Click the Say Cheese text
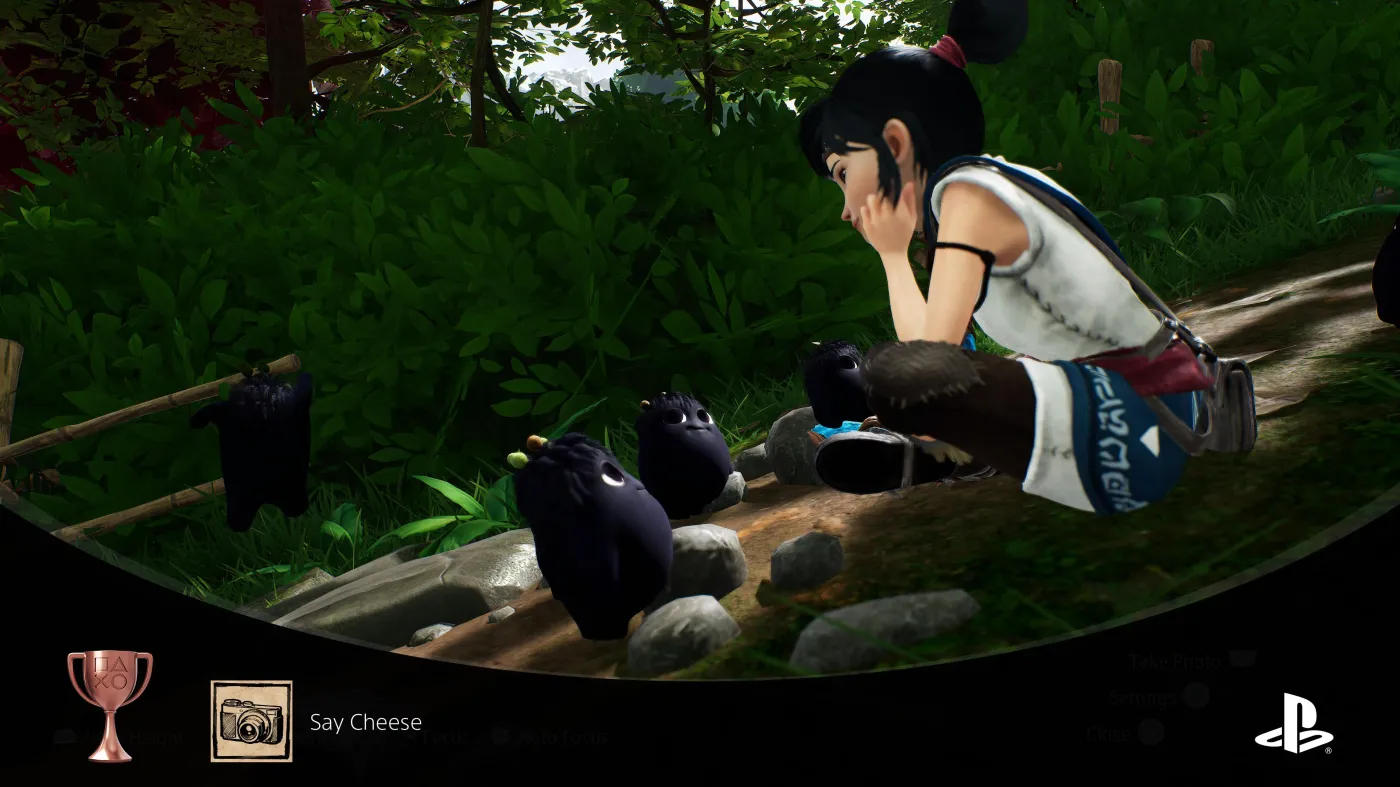 point(365,722)
